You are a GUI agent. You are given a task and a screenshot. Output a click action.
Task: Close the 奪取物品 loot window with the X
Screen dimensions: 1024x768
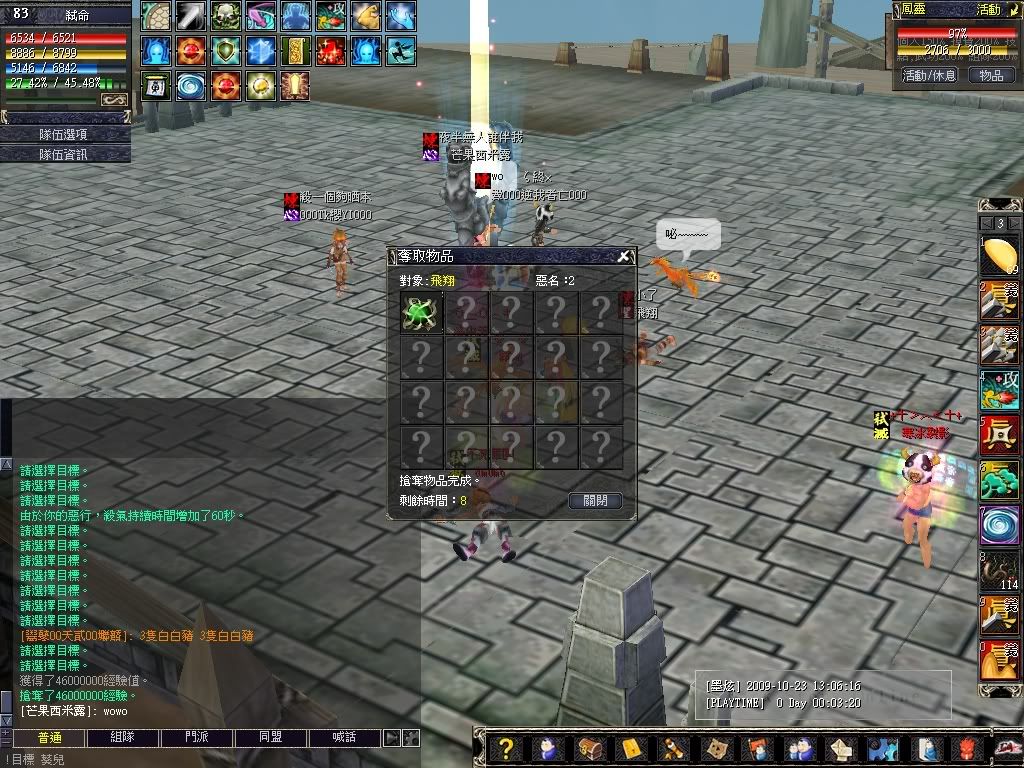(623, 256)
